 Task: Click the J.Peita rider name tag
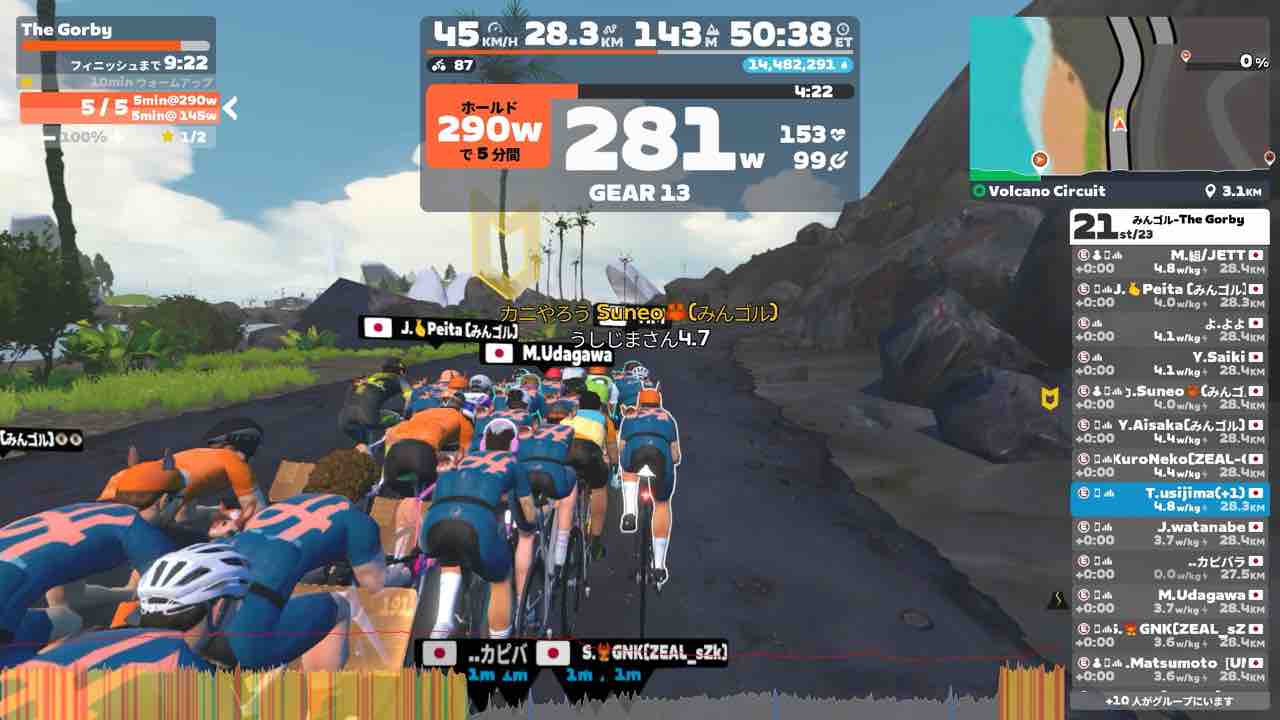440,328
